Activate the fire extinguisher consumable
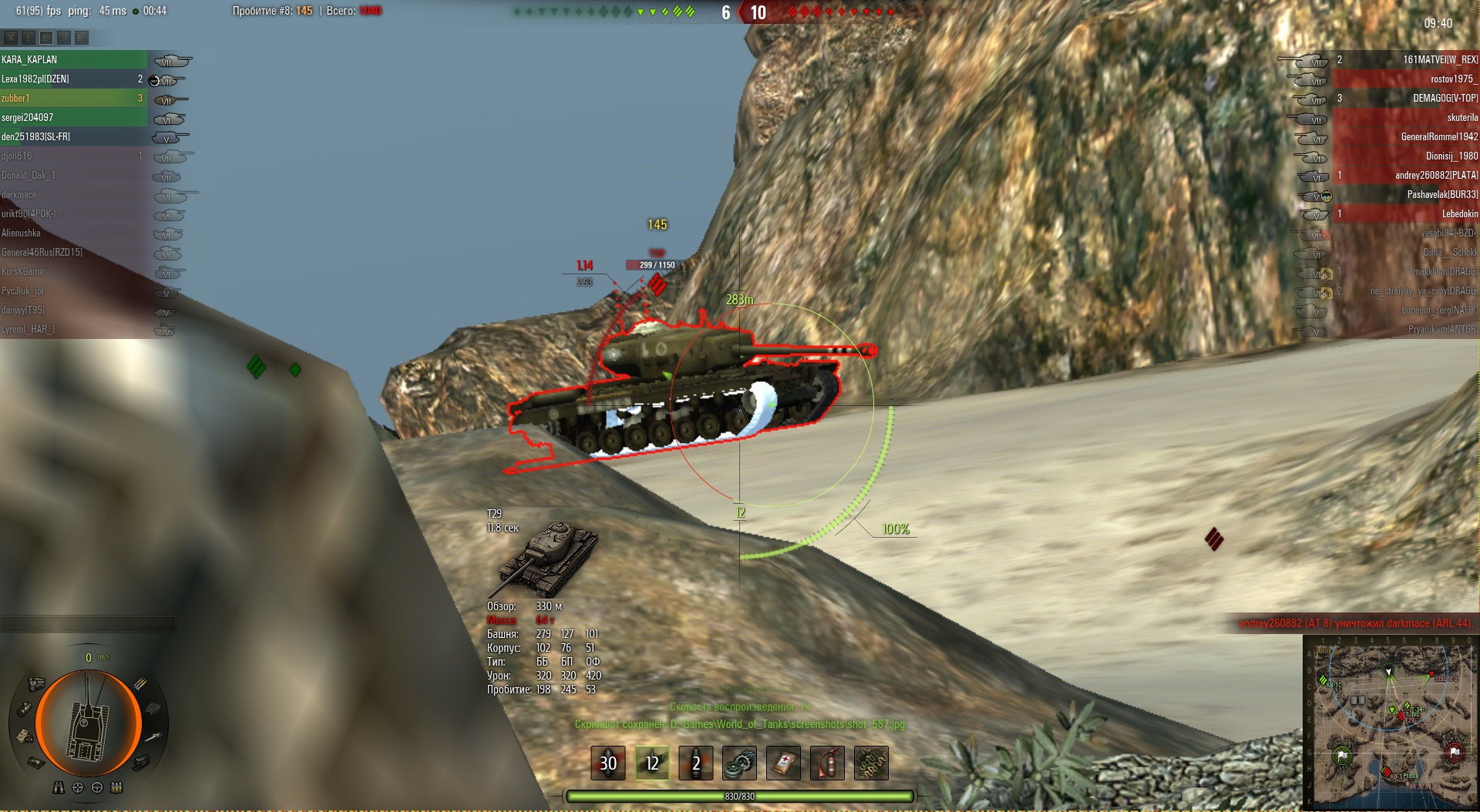The width and height of the screenshot is (1480, 812). point(827,763)
